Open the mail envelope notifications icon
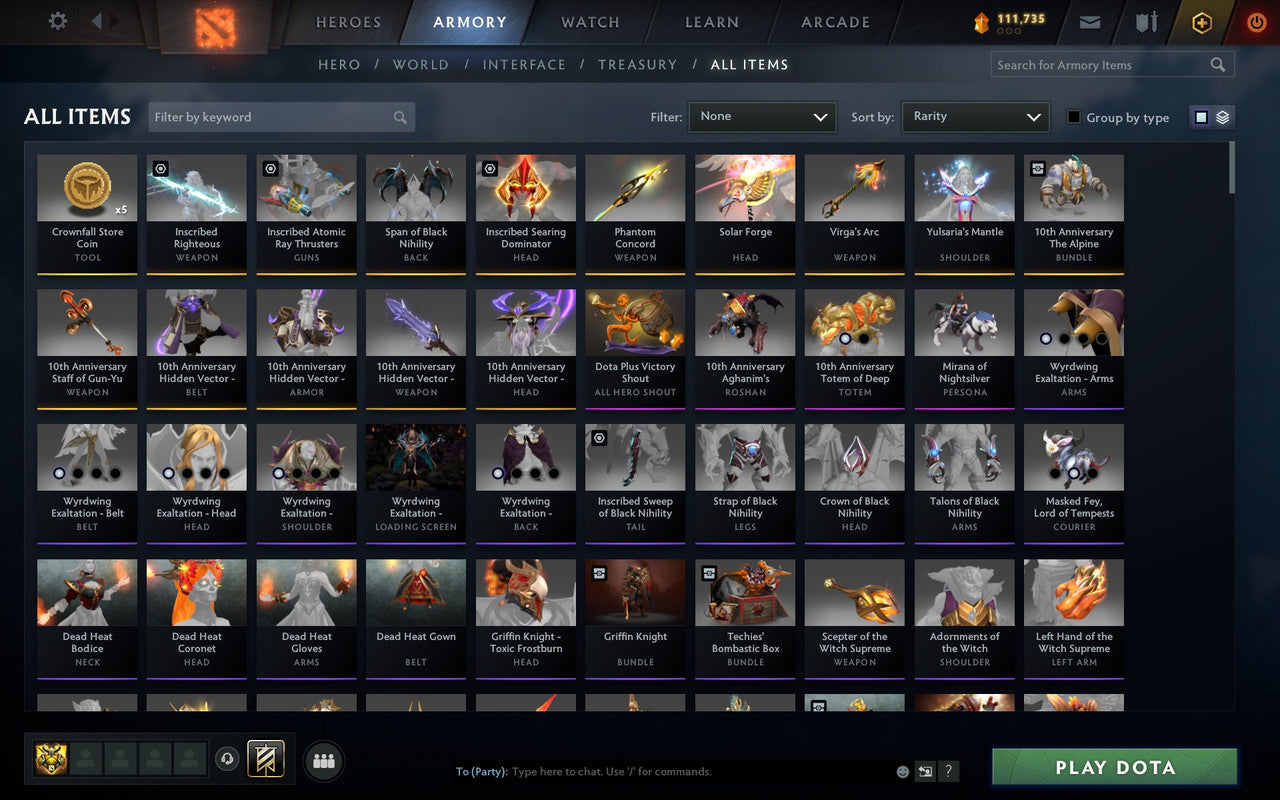The height and width of the screenshot is (800, 1280). point(1089,22)
